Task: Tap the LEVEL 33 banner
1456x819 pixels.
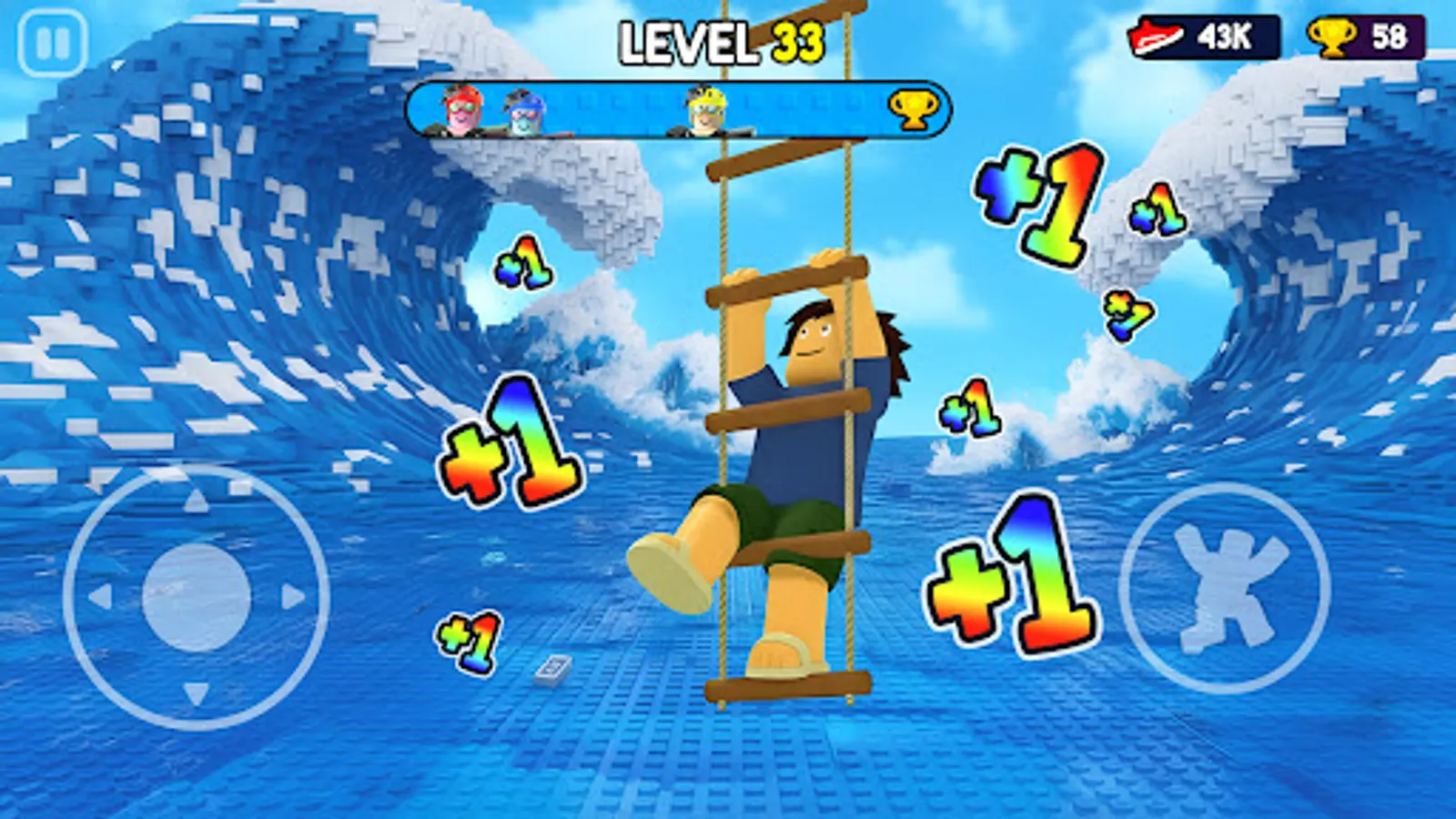Action: click(x=723, y=41)
